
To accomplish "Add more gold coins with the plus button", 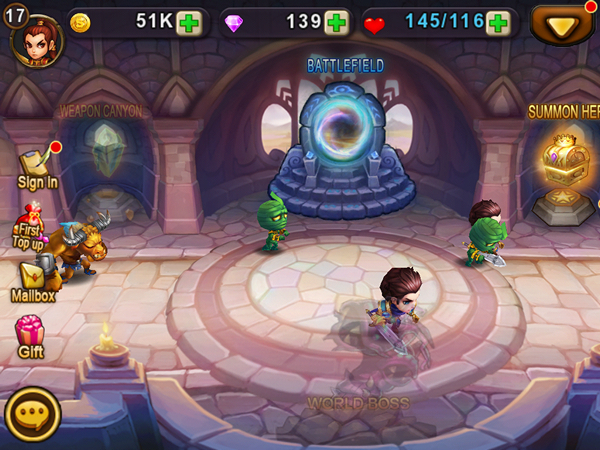I will point(189,24).
